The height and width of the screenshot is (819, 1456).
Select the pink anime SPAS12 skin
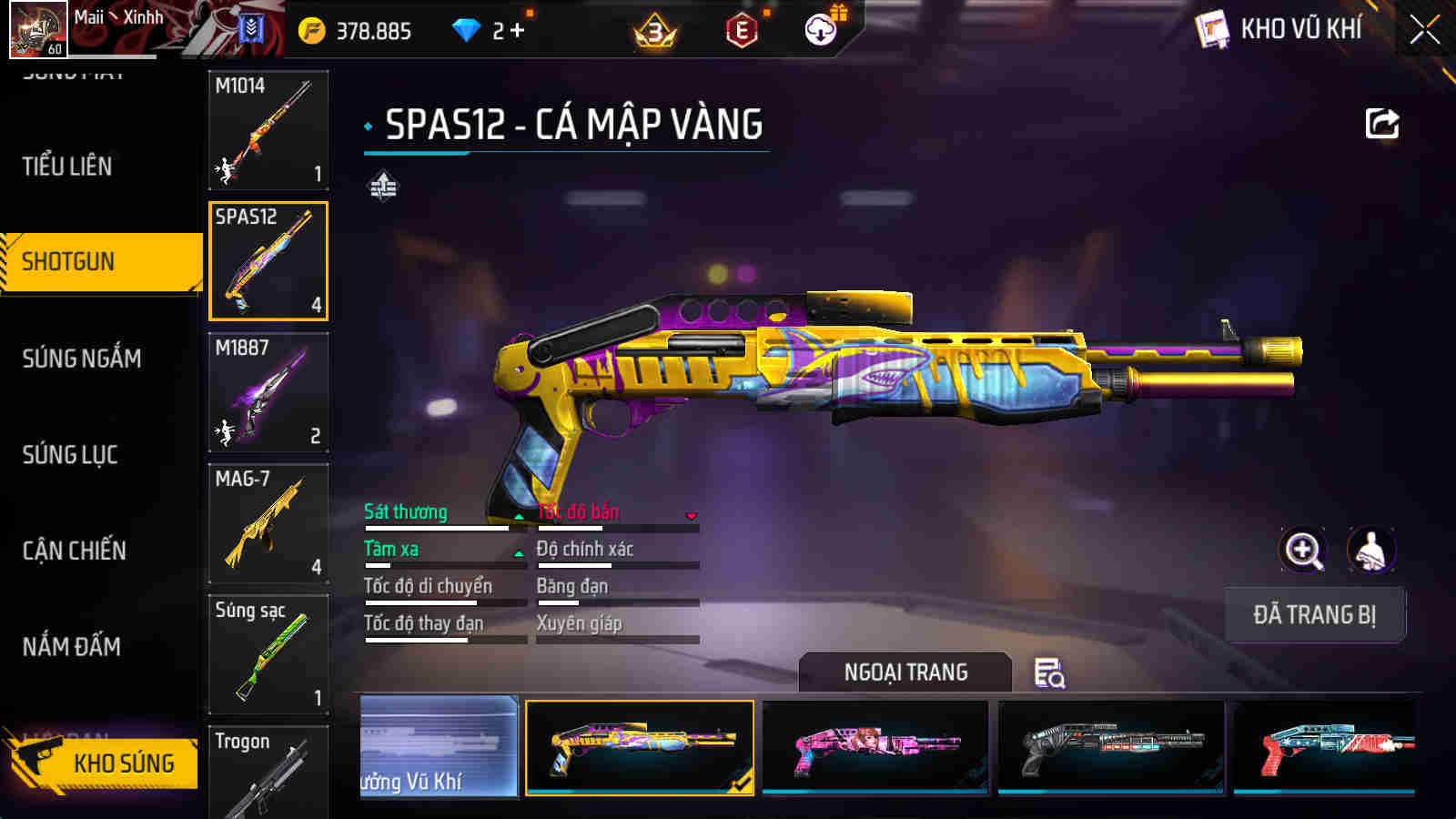pyautogui.click(x=875, y=747)
